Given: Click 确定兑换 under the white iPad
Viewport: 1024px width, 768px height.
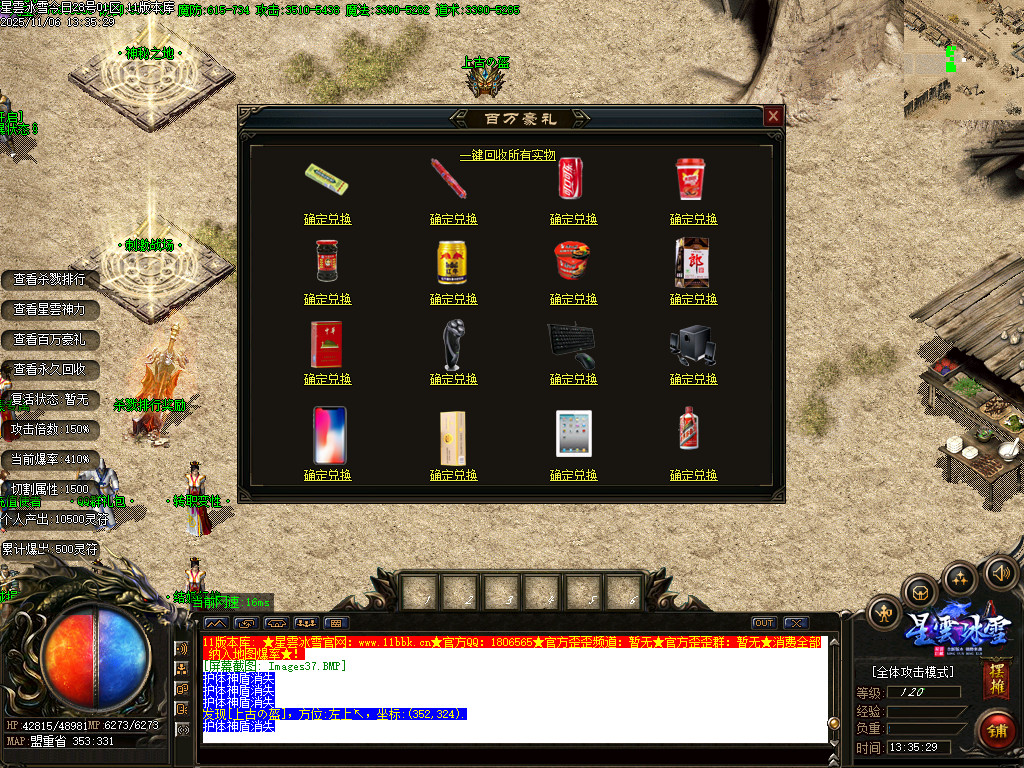Looking at the screenshot, I should (x=573, y=475).
